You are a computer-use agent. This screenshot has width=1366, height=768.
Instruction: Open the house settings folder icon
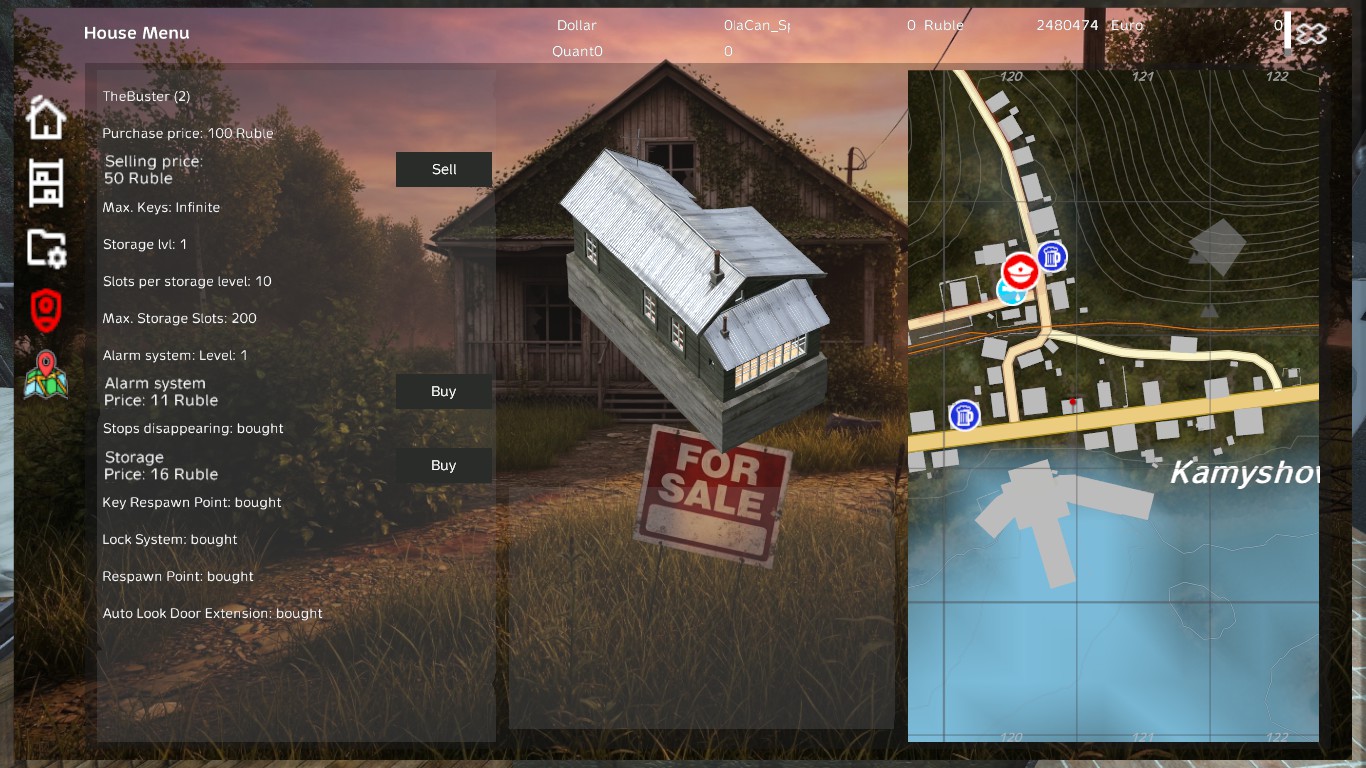click(x=45, y=247)
